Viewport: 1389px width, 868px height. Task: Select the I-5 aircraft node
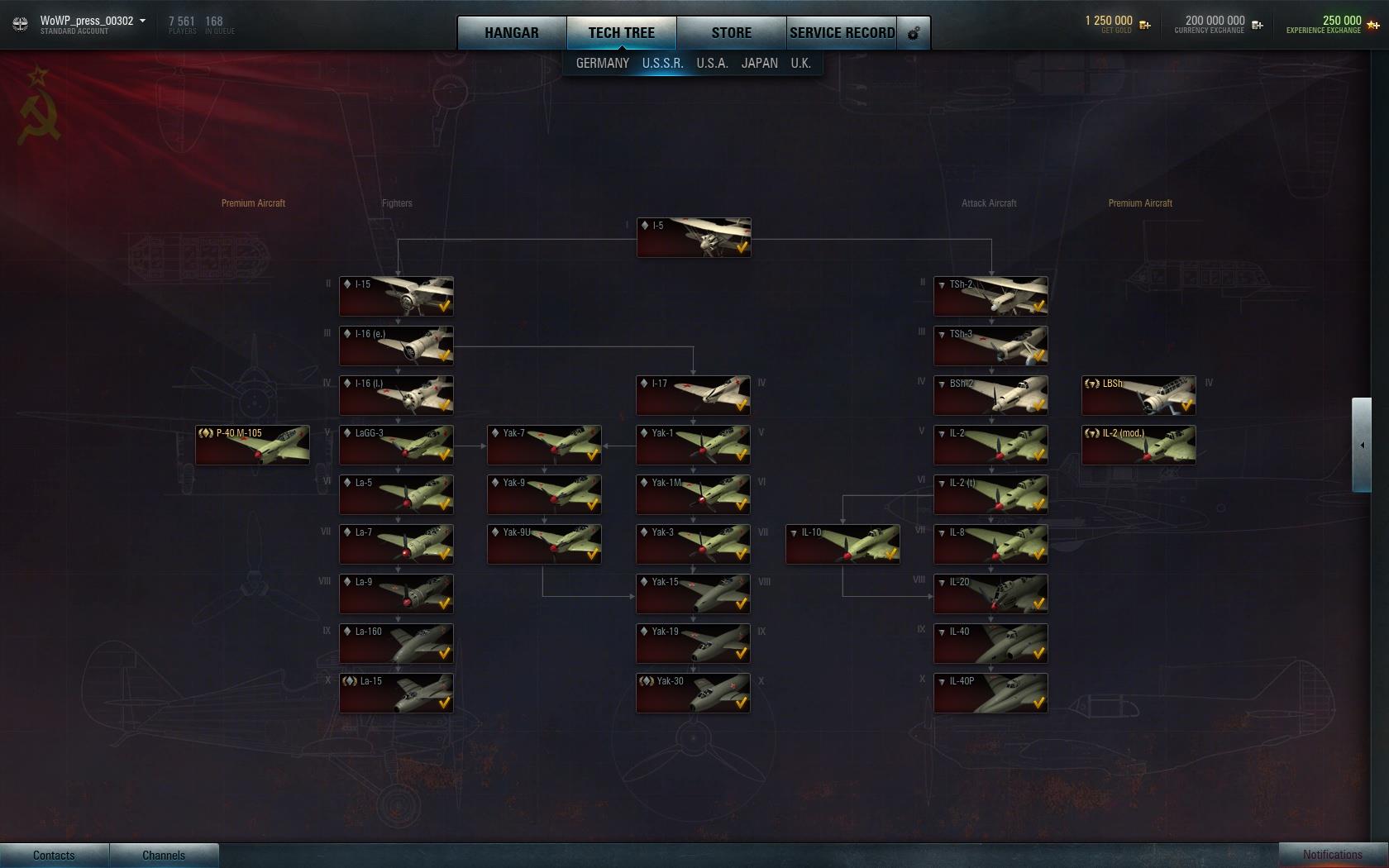tap(694, 237)
